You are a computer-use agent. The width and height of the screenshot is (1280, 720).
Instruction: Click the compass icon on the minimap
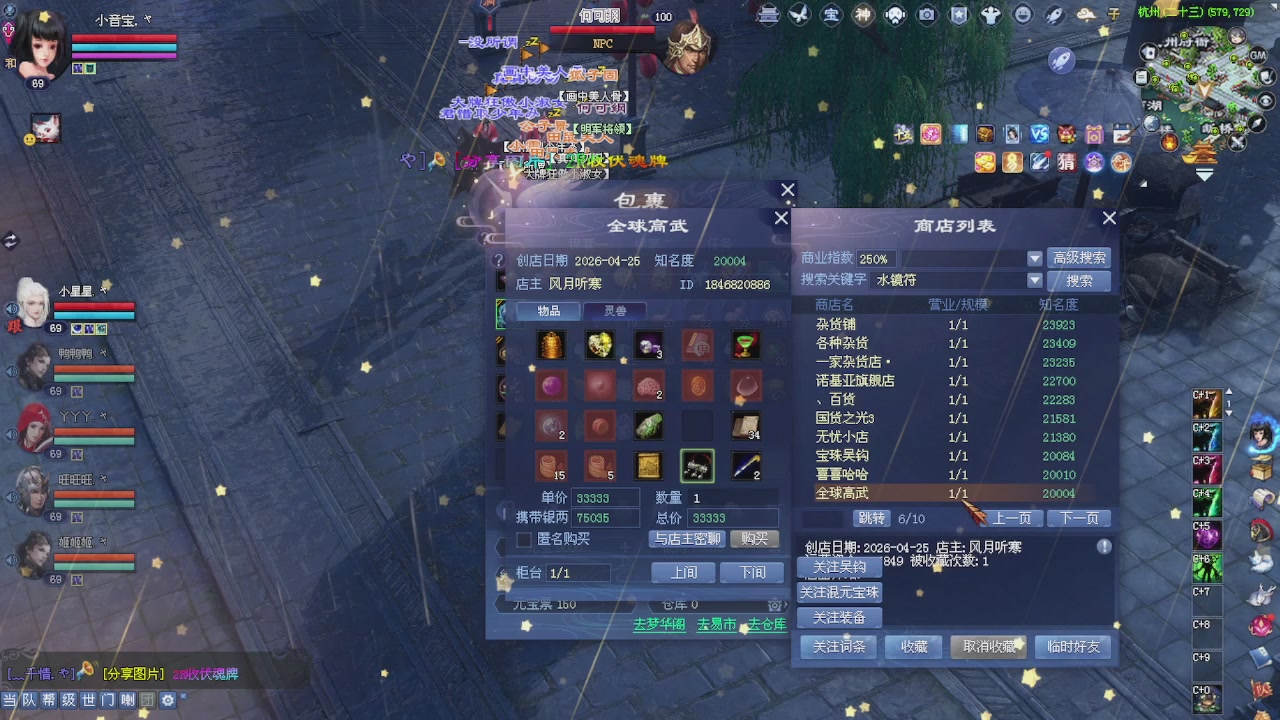click(x=1255, y=122)
